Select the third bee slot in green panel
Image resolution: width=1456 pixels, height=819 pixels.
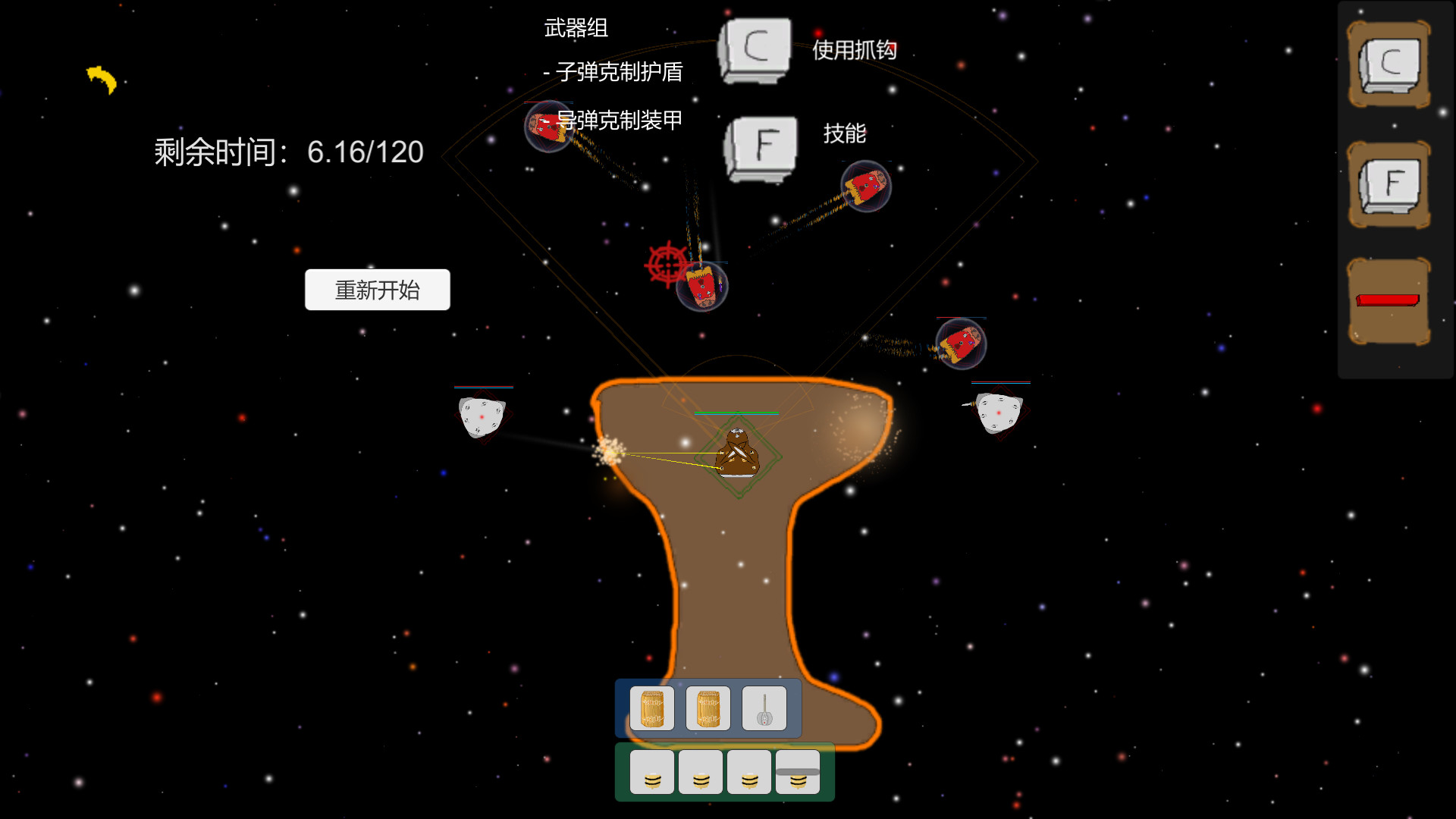[x=750, y=771]
